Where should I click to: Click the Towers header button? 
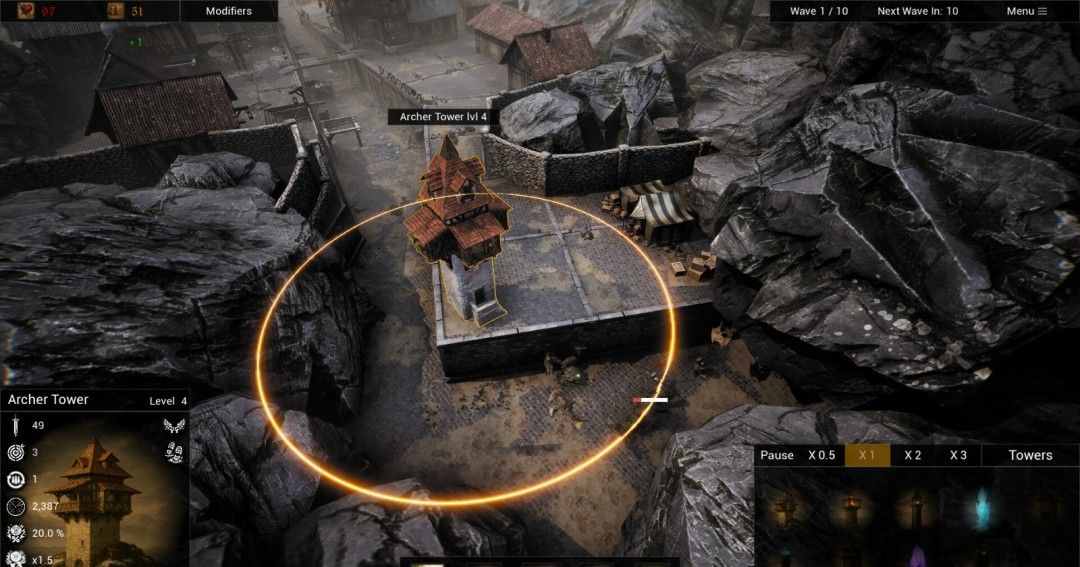1030,455
